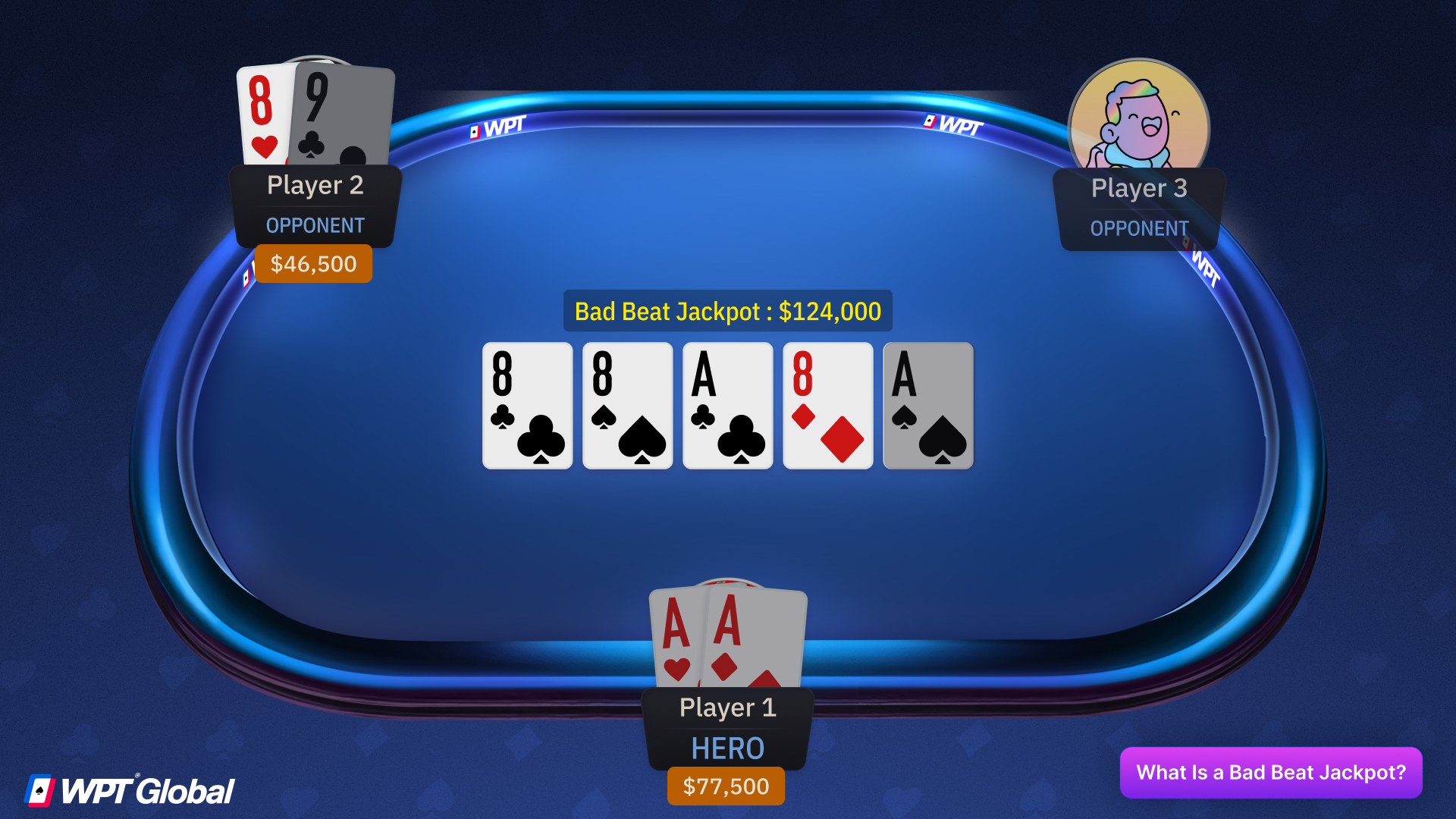
Task: Click the 8 of diamonds community card
Action: (827, 406)
